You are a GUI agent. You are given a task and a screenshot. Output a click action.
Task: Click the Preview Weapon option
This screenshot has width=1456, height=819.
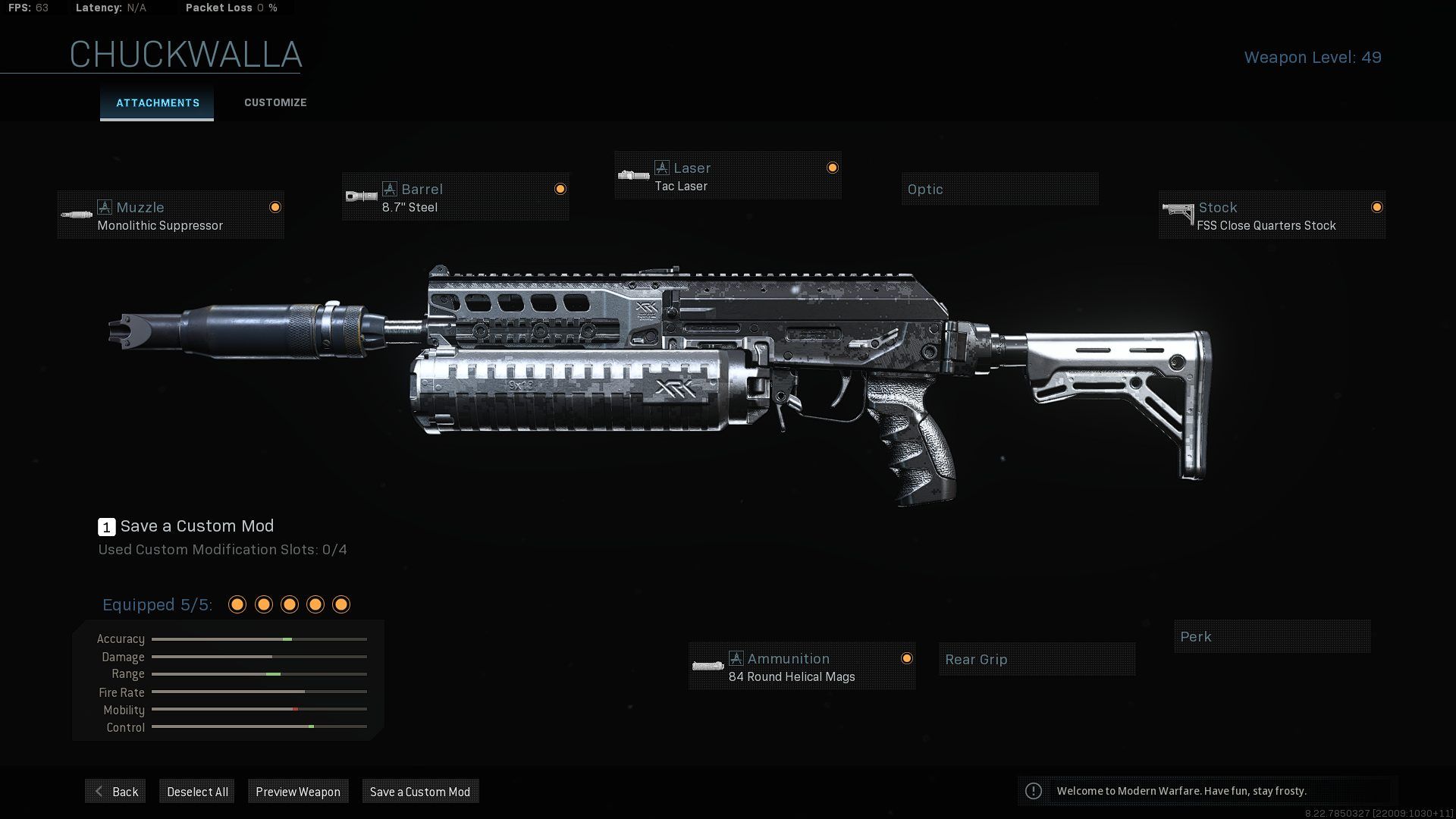coord(298,791)
